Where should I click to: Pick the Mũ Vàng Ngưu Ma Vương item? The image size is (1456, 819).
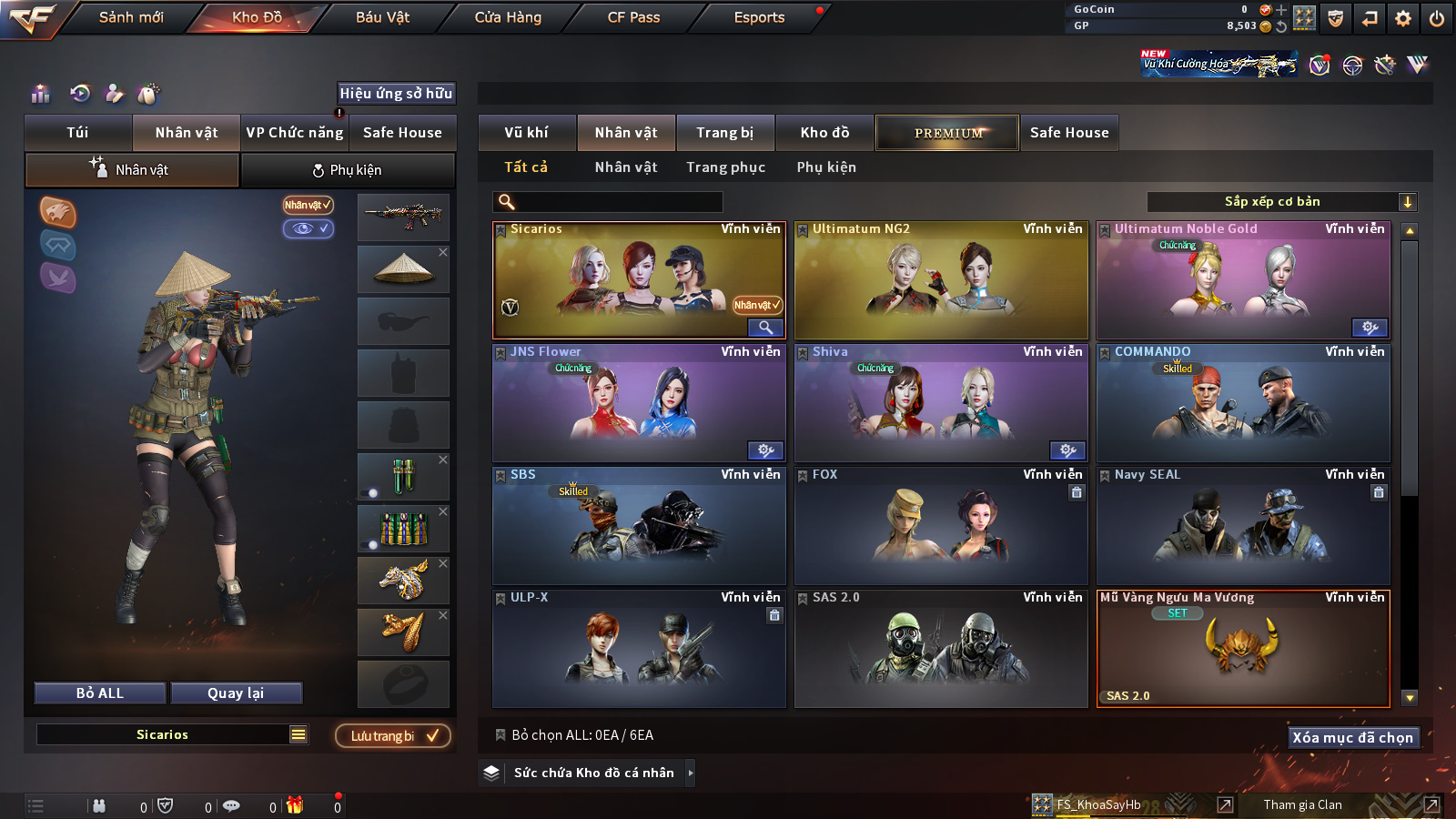point(1243,649)
